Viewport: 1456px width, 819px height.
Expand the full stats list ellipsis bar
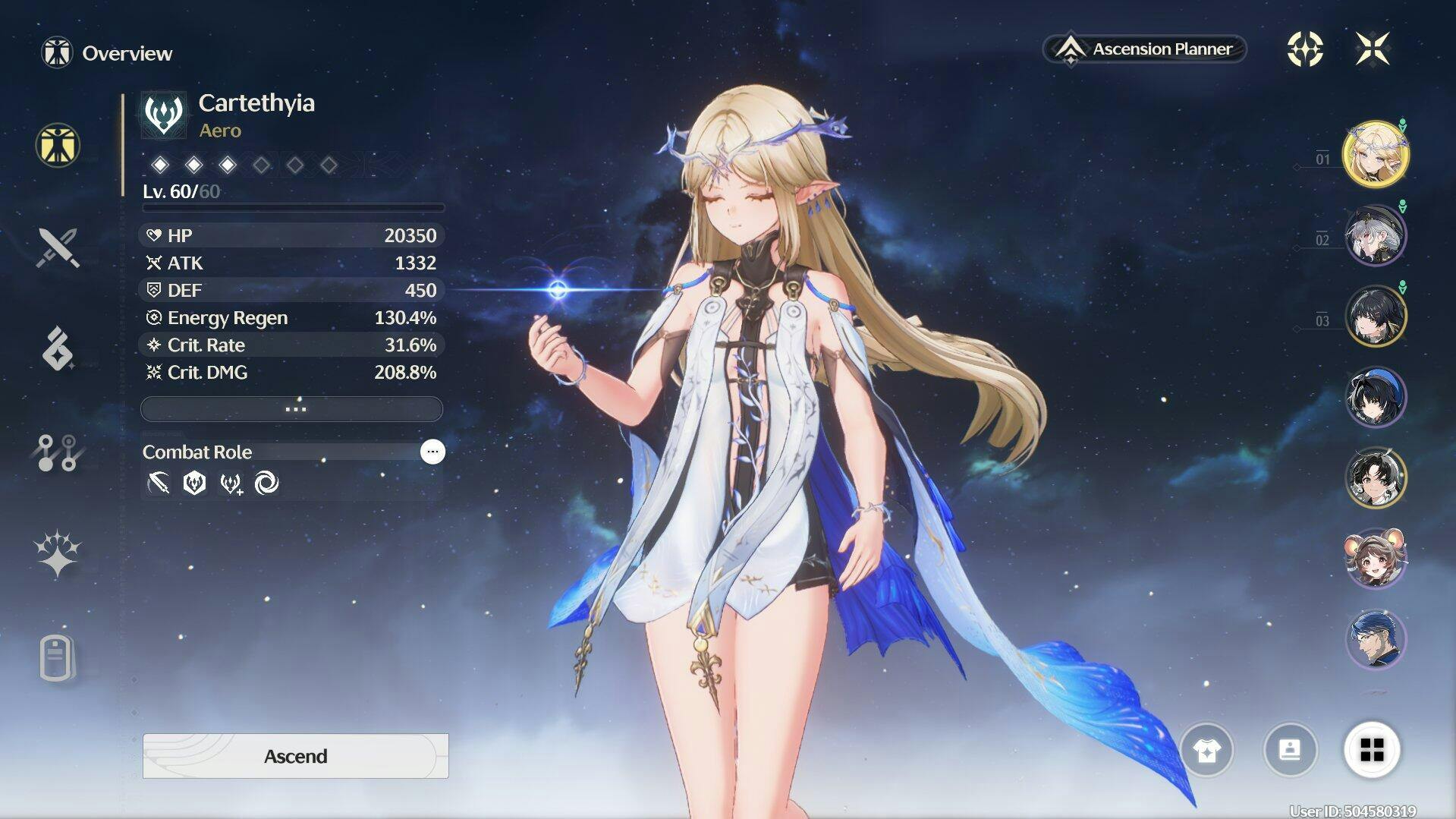pyautogui.click(x=292, y=409)
